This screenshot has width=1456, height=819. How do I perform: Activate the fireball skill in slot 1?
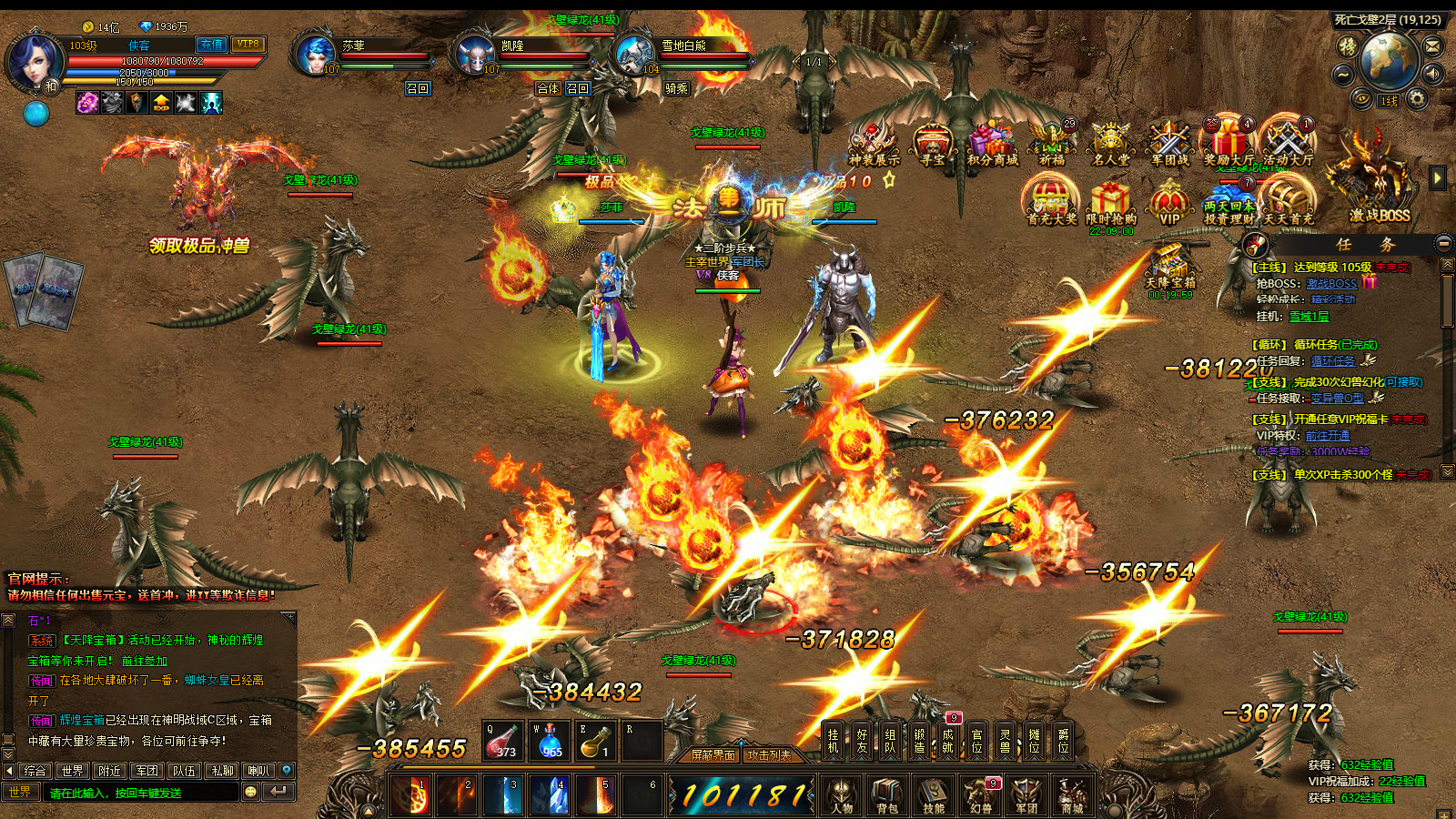411,795
